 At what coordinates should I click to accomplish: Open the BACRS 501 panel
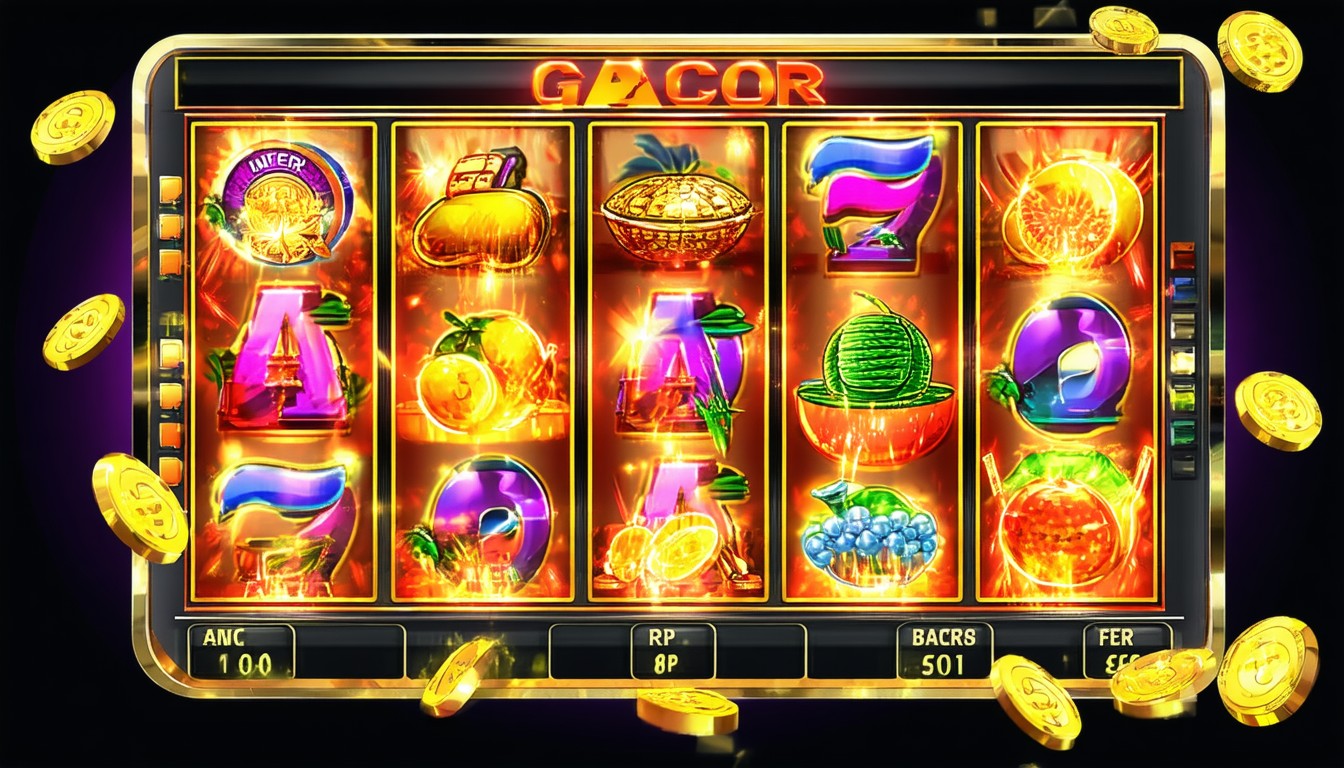[x=943, y=650]
